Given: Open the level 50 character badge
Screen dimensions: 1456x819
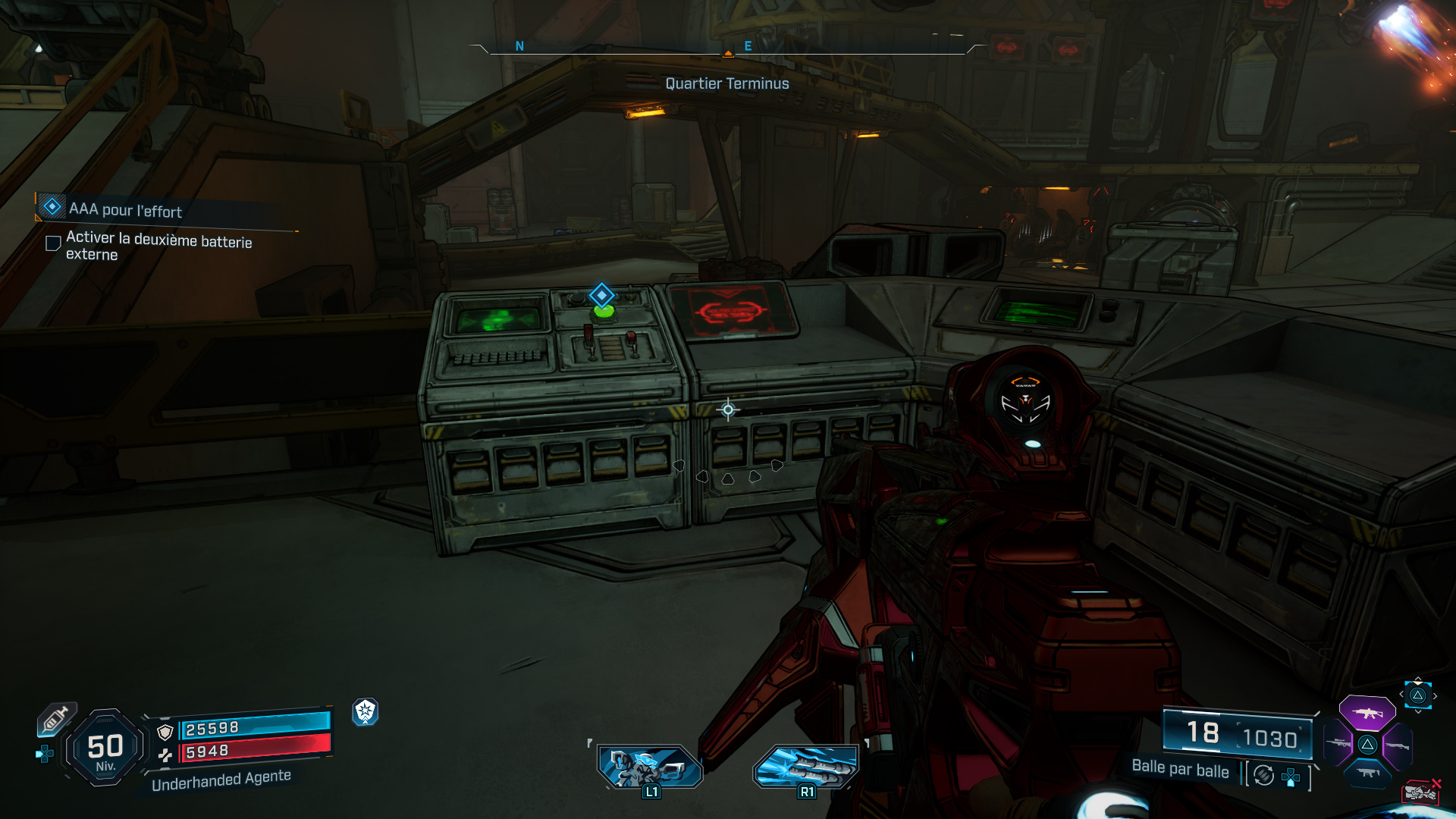Looking at the screenshot, I should pos(105,748).
